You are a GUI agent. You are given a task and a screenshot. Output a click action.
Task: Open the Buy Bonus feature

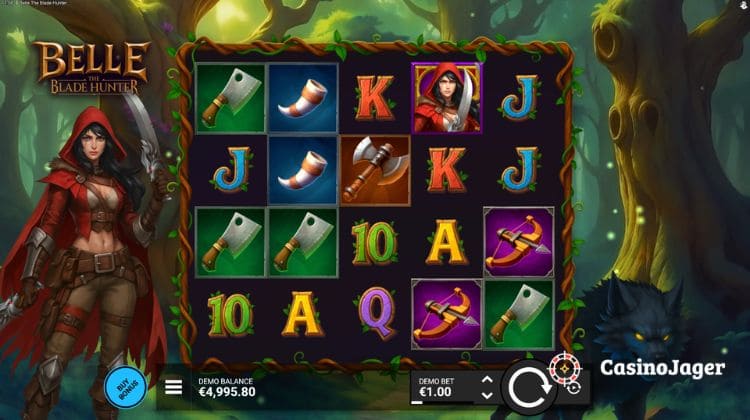coord(119,387)
